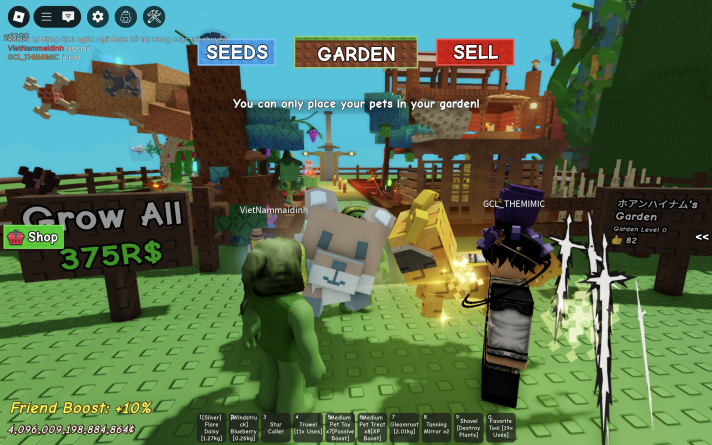
Task: Equip the Star Caller slot
Action: coord(275,427)
